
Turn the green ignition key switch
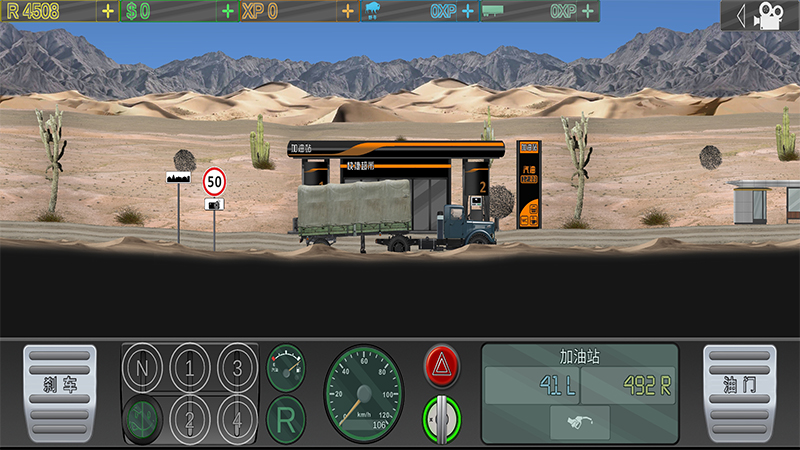pos(441,418)
